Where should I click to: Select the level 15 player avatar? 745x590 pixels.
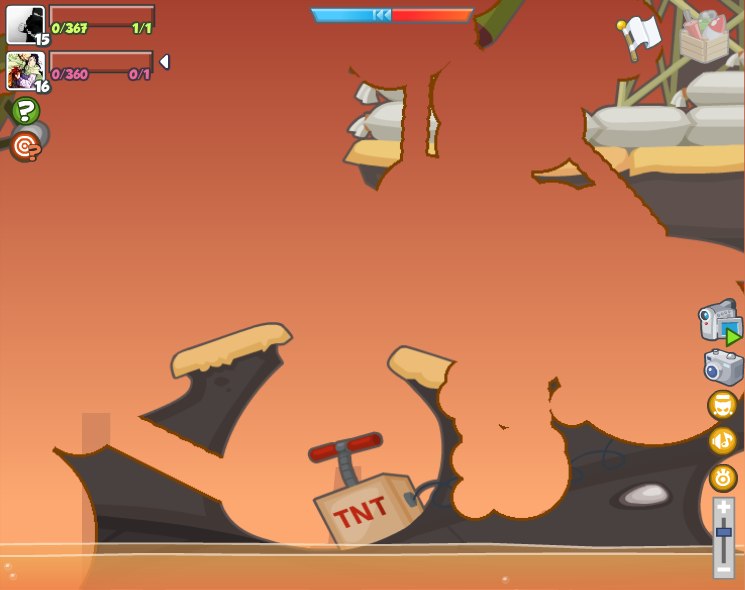coord(24,24)
